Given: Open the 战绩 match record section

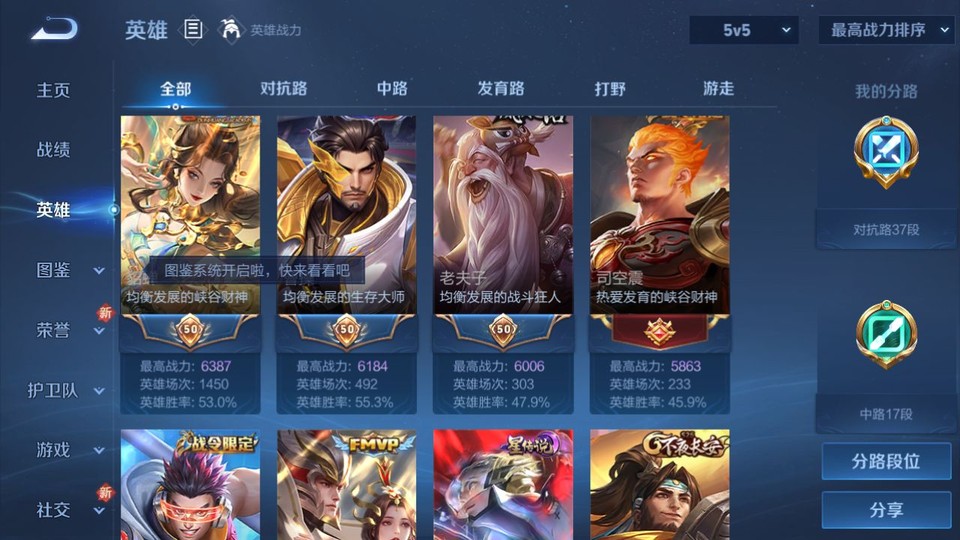Looking at the screenshot, I should [x=54, y=150].
